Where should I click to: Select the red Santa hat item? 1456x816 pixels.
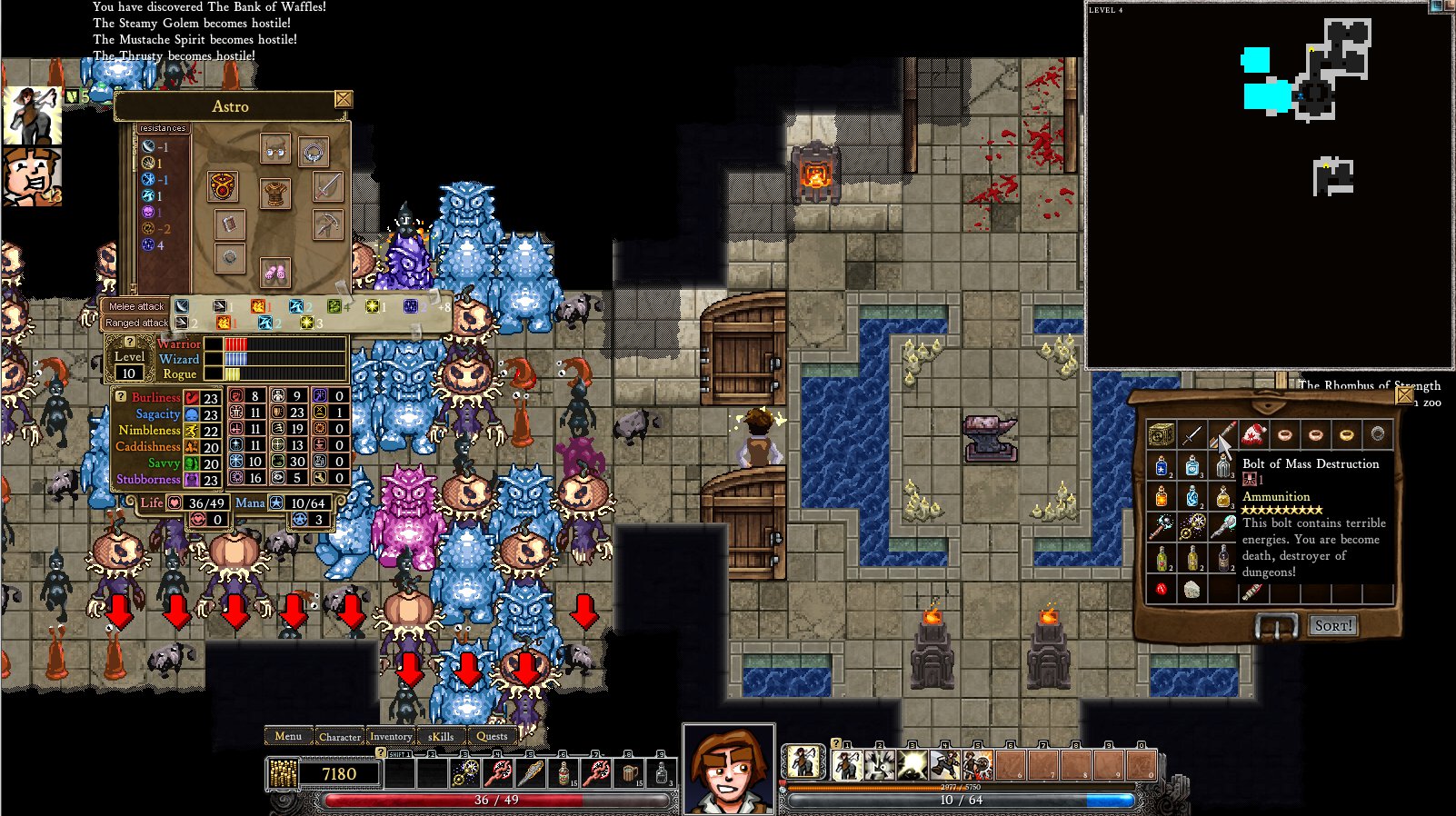[1253, 434]
